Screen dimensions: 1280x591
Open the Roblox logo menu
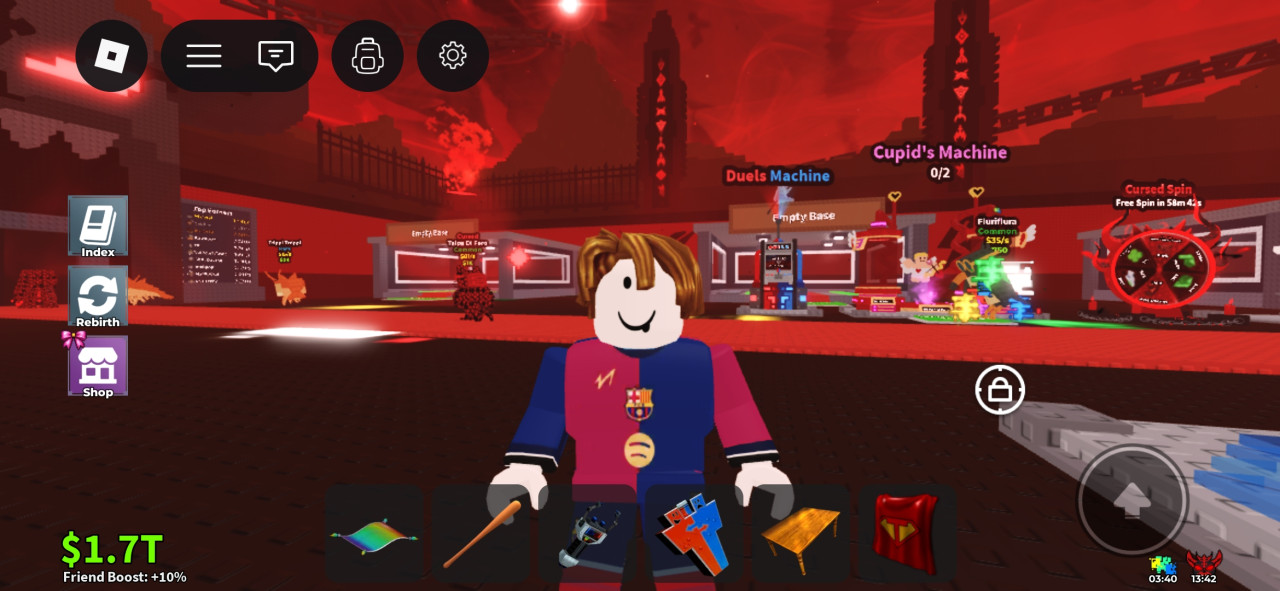[x=112, y=56]
